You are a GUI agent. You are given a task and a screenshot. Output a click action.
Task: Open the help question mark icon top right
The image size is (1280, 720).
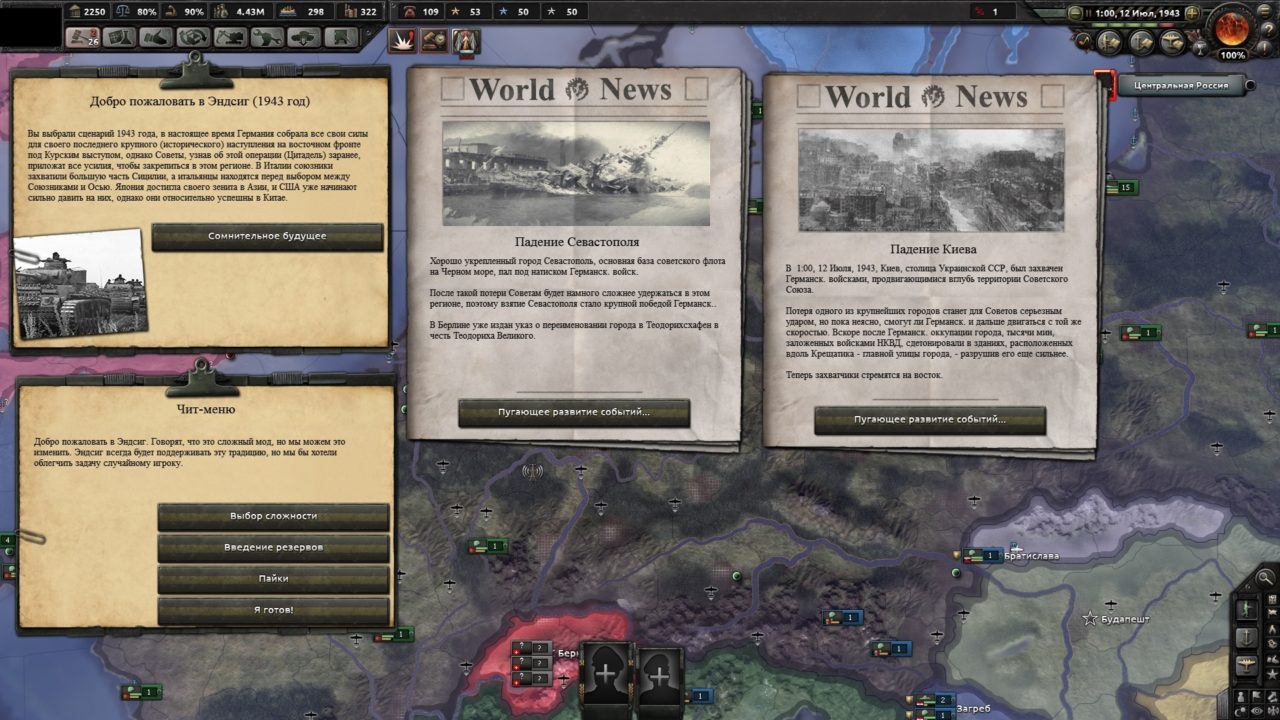(x=1269, y=29)
